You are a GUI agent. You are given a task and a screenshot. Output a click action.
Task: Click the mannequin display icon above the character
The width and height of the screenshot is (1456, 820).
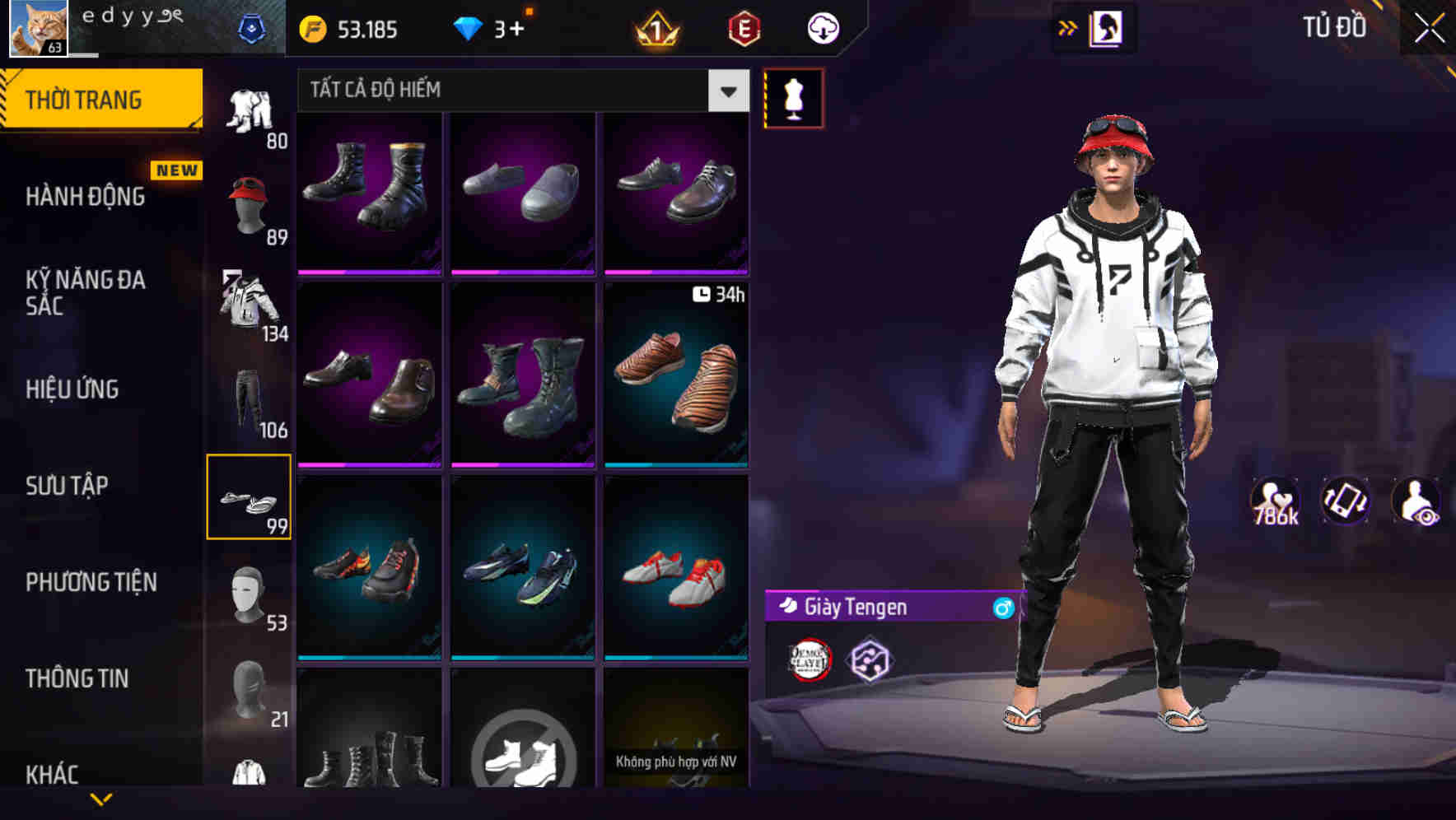point(794,97)
